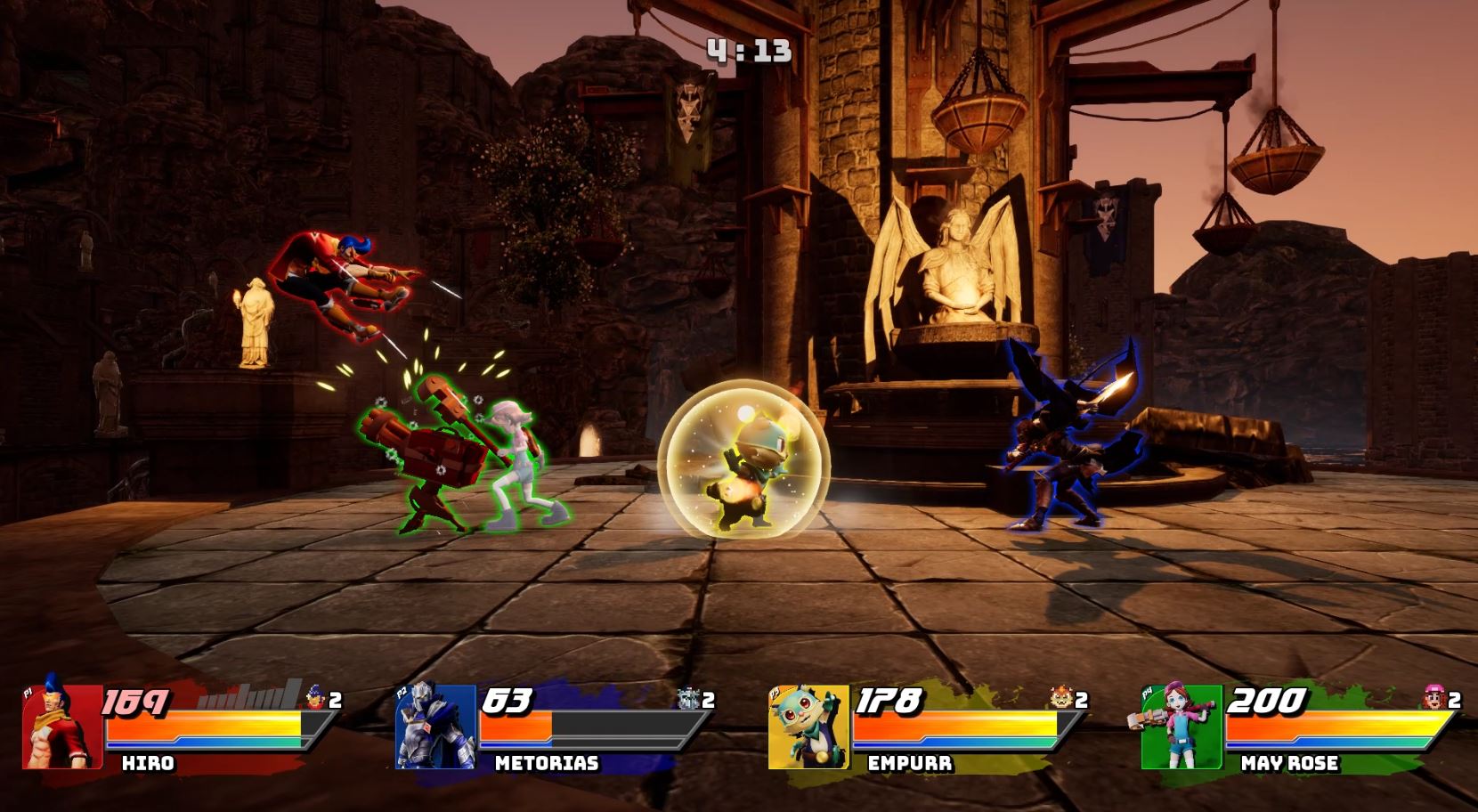Image resolution: width=1478 pixels, height=812 pixels.
Task: Select Metorias's blue player portrait
Action: click(x=435, y=727)
